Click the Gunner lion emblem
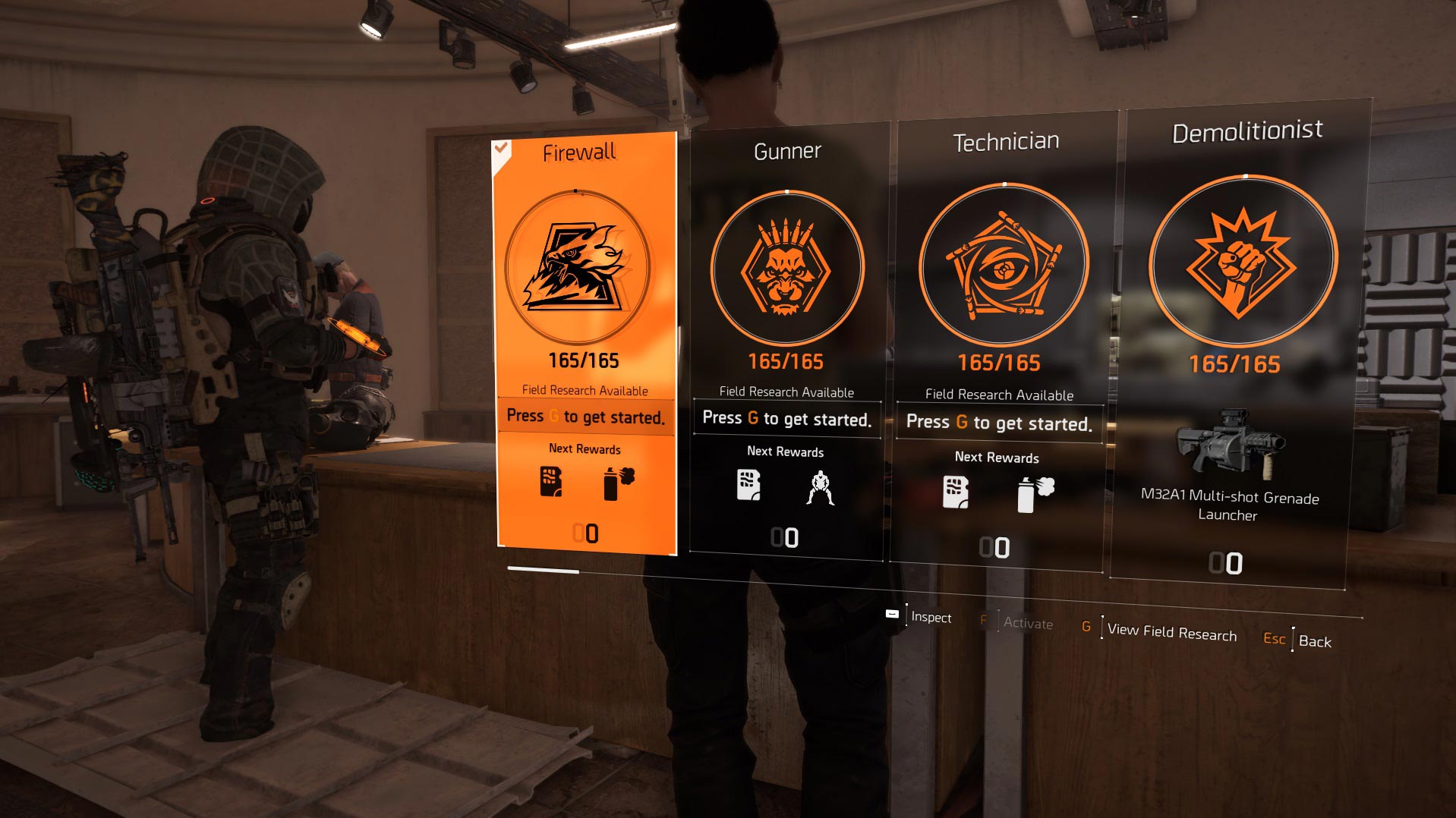This screenshot has height=818, width=1456. (786, 268)
